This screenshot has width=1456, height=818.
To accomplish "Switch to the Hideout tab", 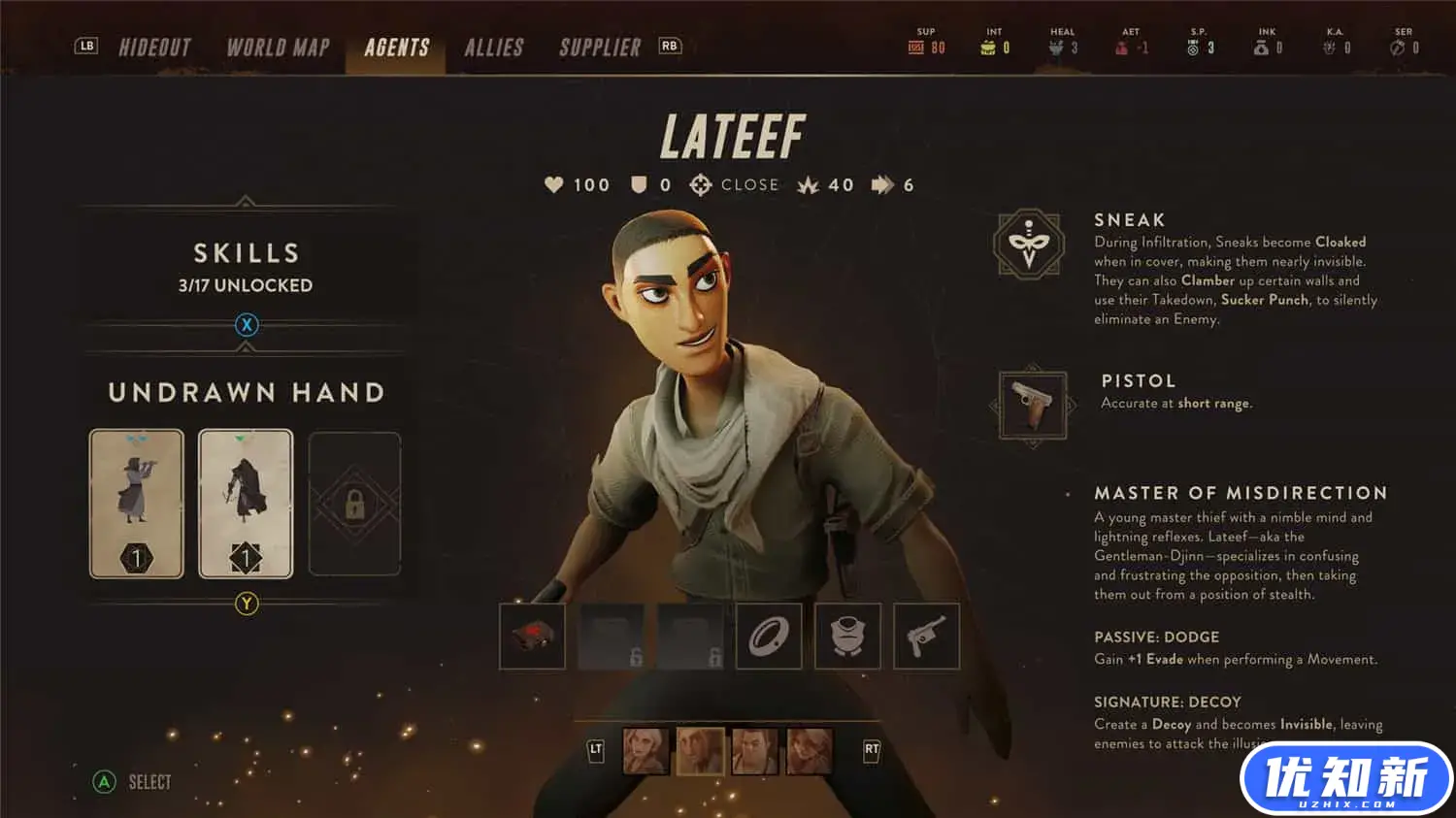I will pos(154,48).
